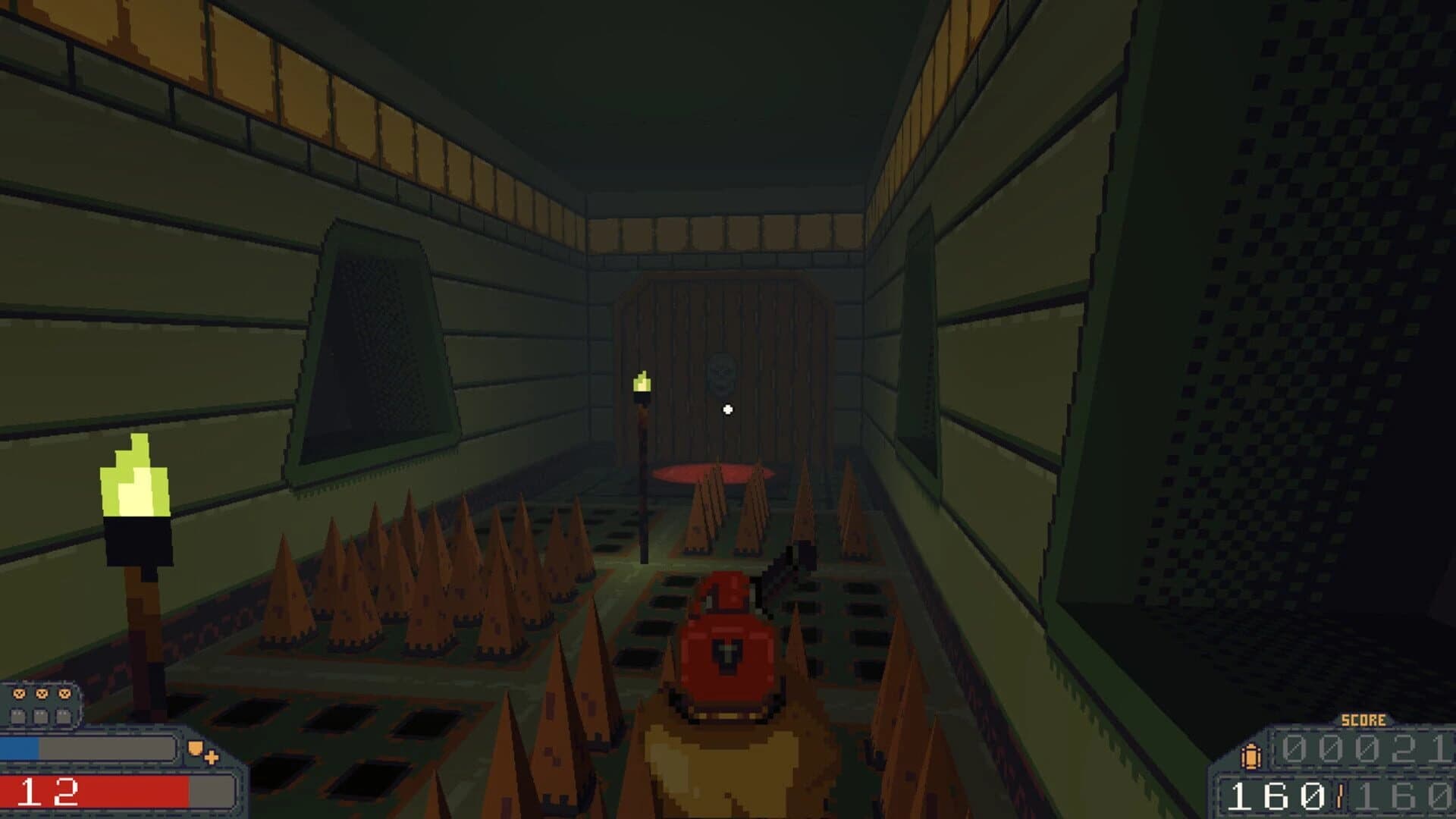Expand the left skull charm HUD panel
This screenshot has height=819, width=1456.
(x=42, y=705)
